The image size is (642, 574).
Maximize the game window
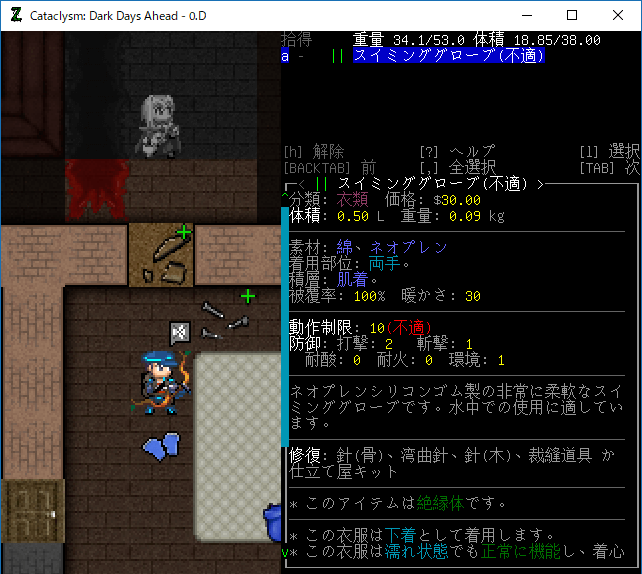(572, 15)
